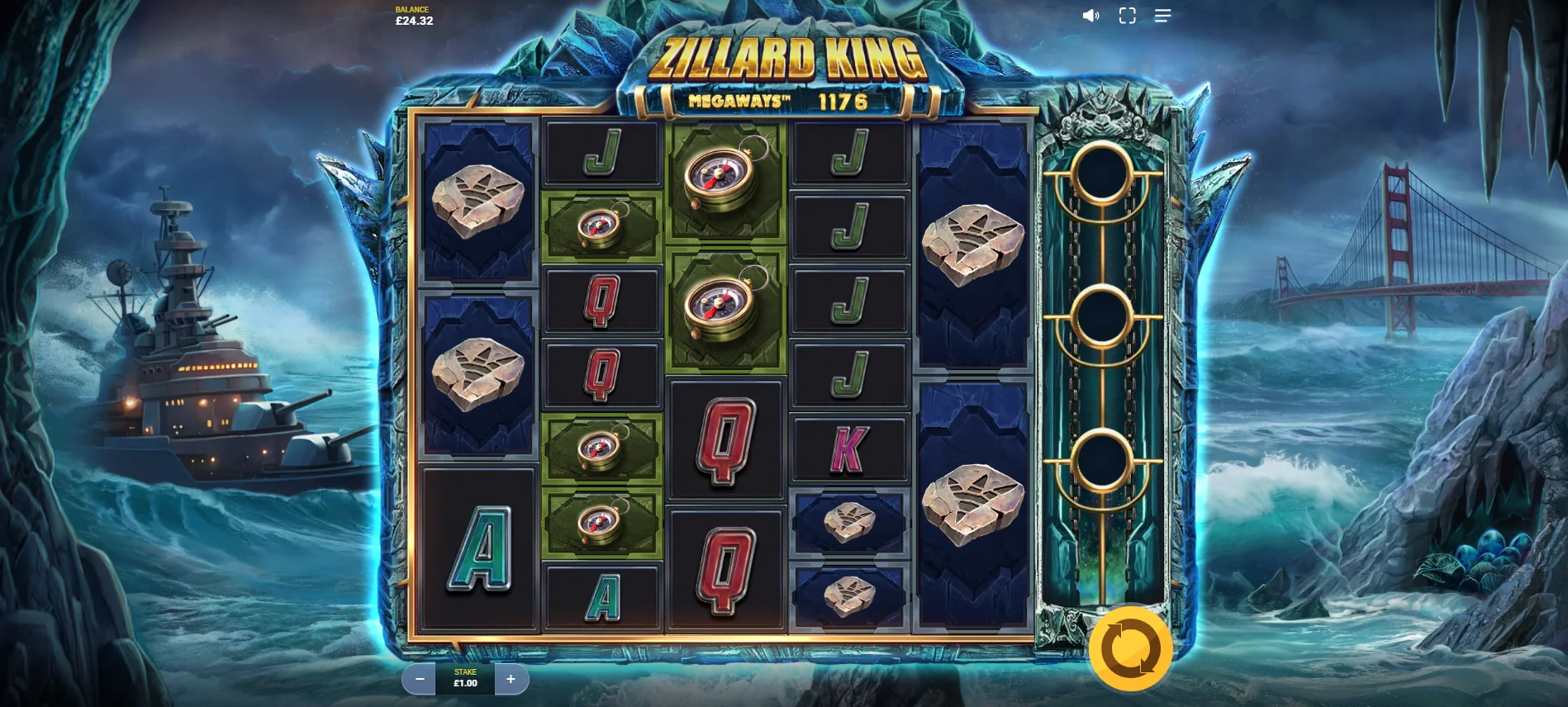Screen dimensions: 1568x707
Task: Increase the stake with the plus button
Action: (511, 679)
